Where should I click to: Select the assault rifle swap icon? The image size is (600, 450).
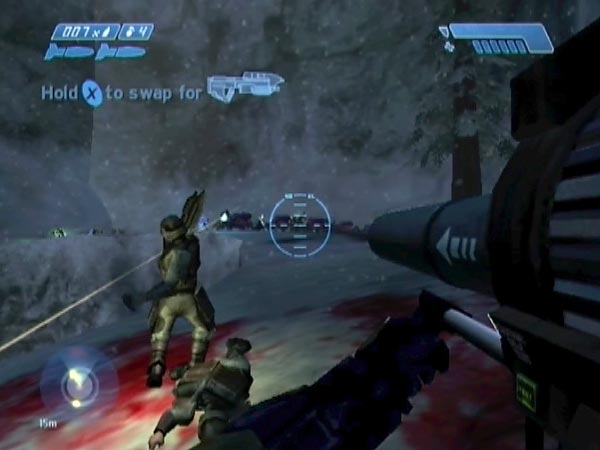click(245, 87)
